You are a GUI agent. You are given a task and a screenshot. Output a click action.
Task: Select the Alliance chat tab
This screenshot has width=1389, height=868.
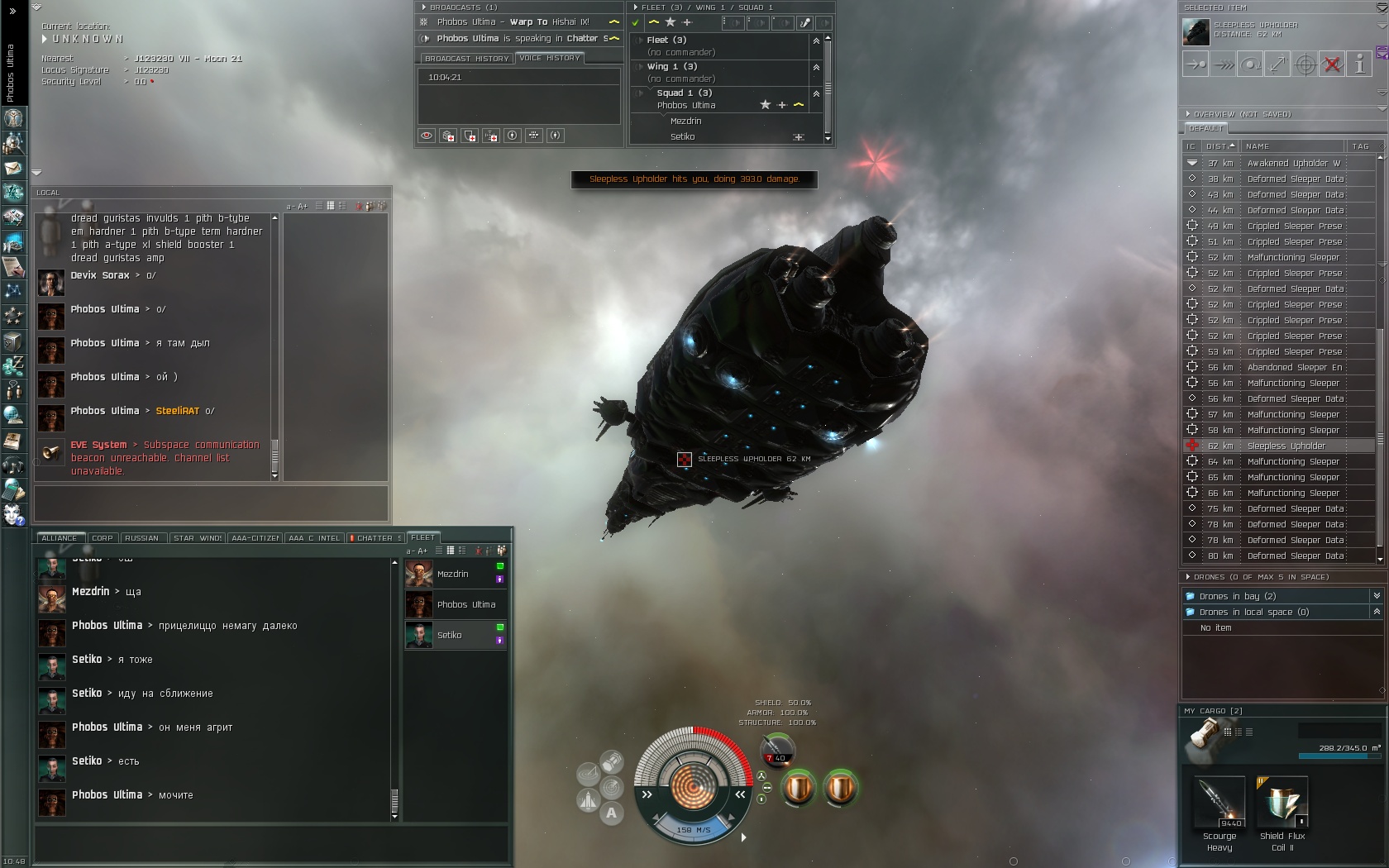60,538
